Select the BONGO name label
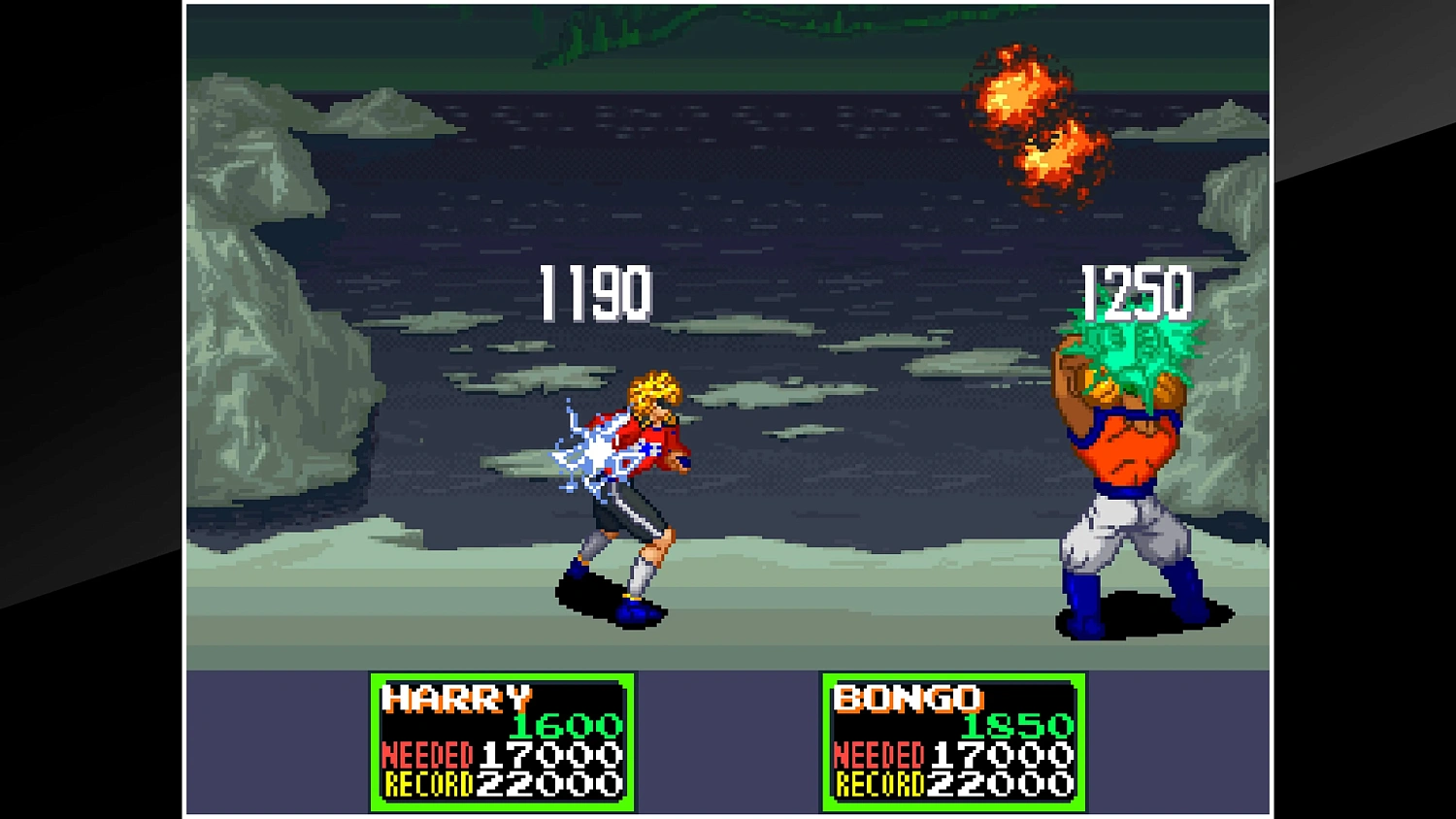The width and height of the screenshot is (1456, 819). point(908,699)
